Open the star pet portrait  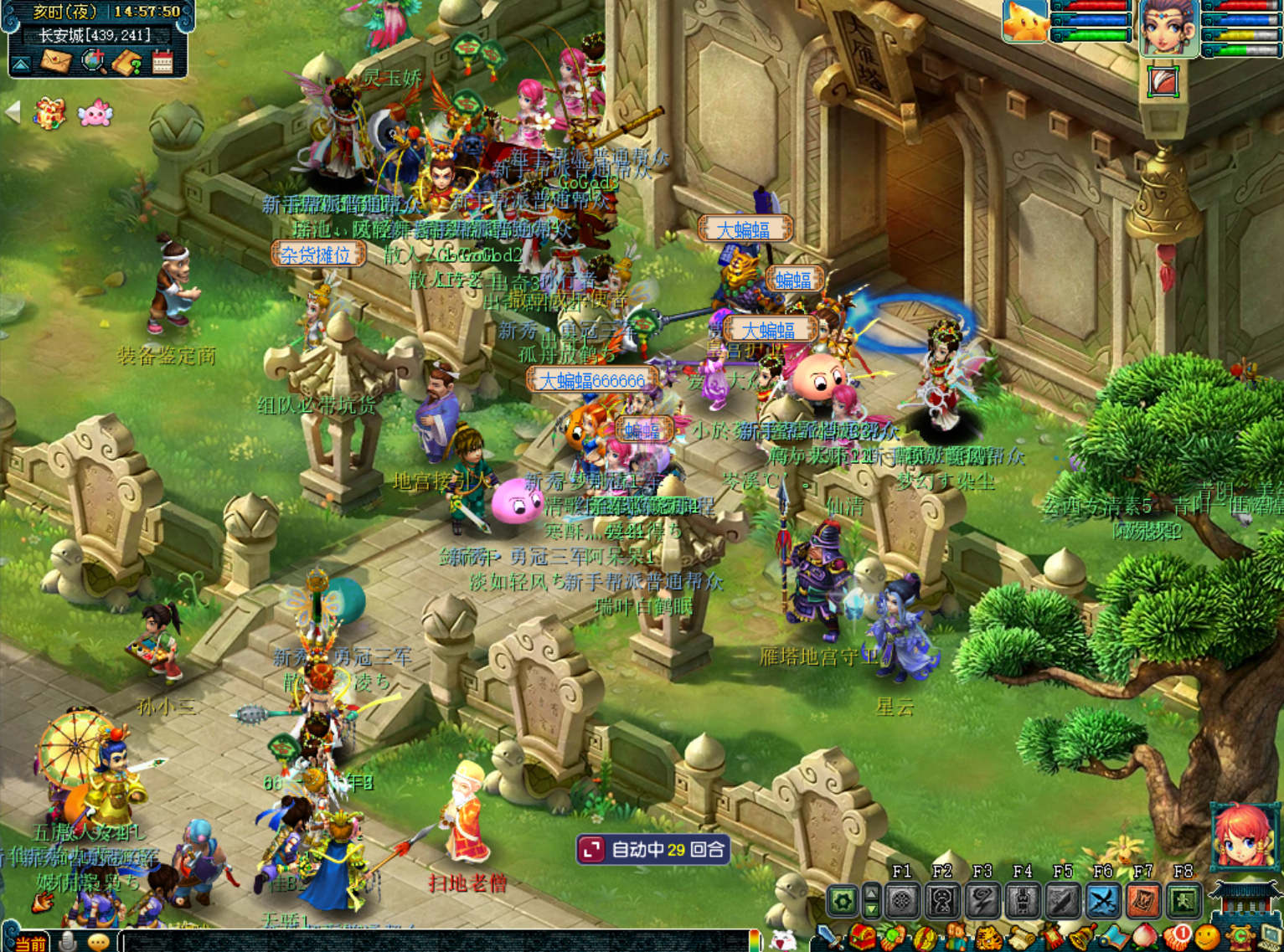[x=1025, y=20]
